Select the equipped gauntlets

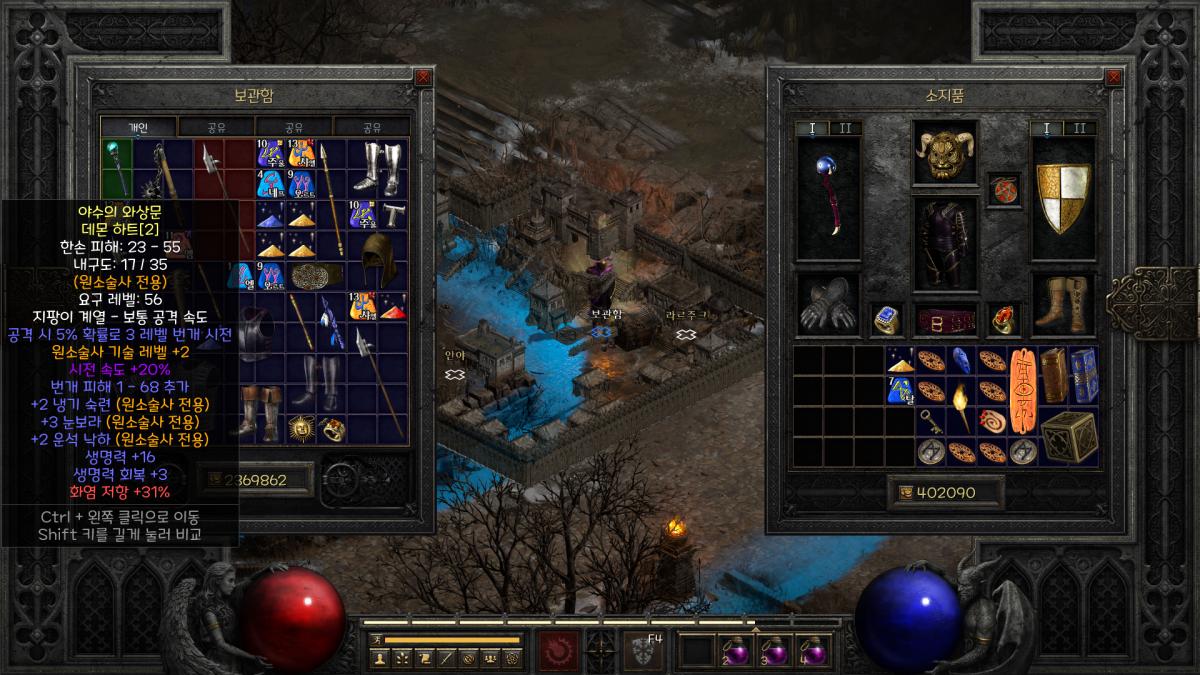point(828,307)
